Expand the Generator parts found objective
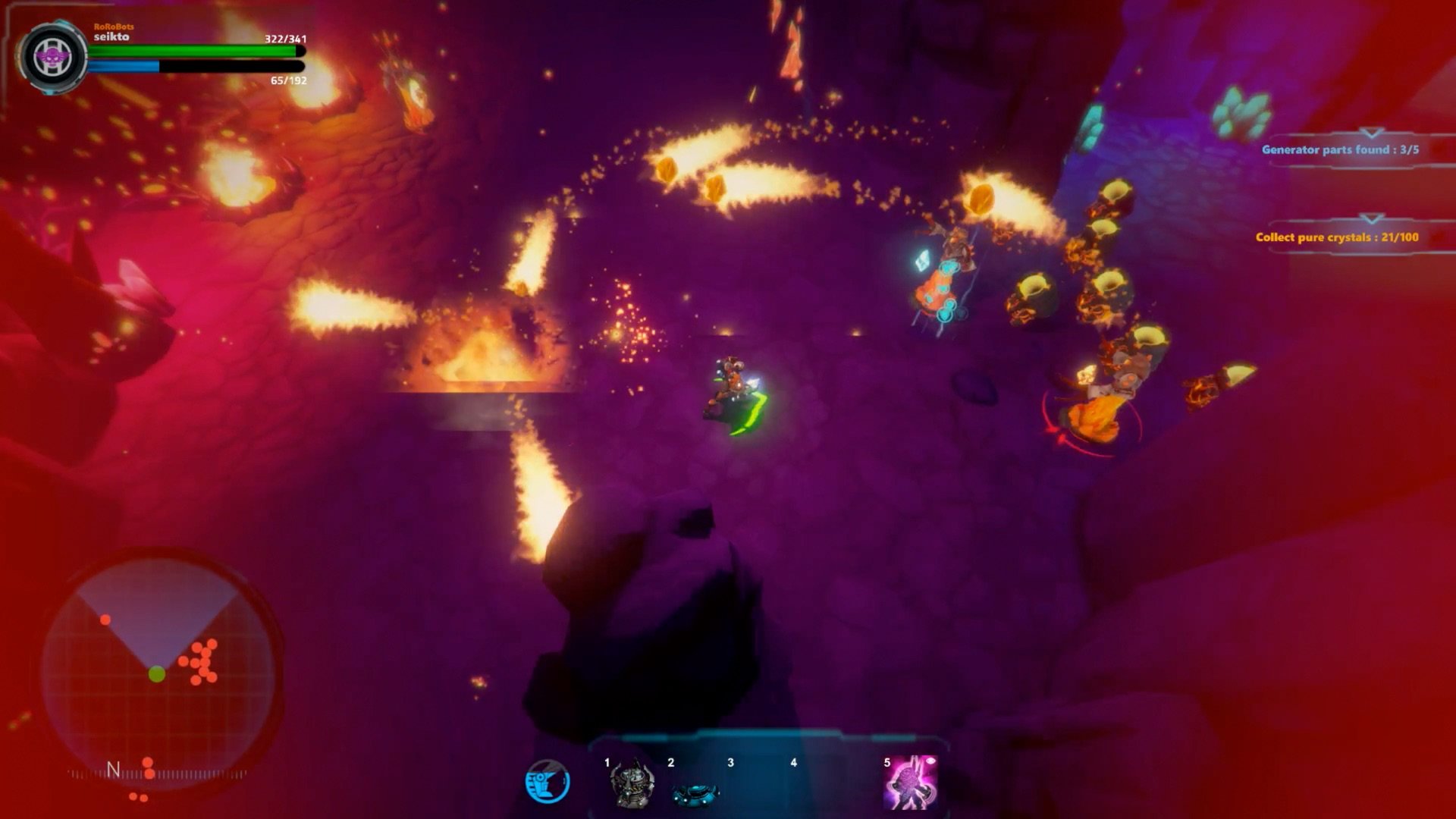 tap(1339, 149)
